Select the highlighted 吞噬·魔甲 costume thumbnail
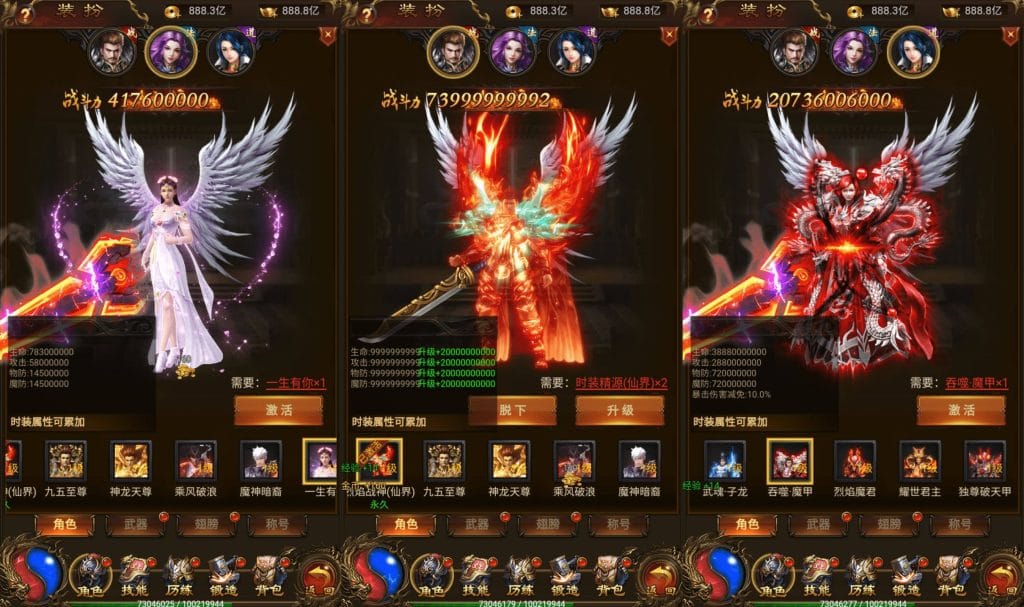Screen dimensions: 1024x607 (789, 460)
